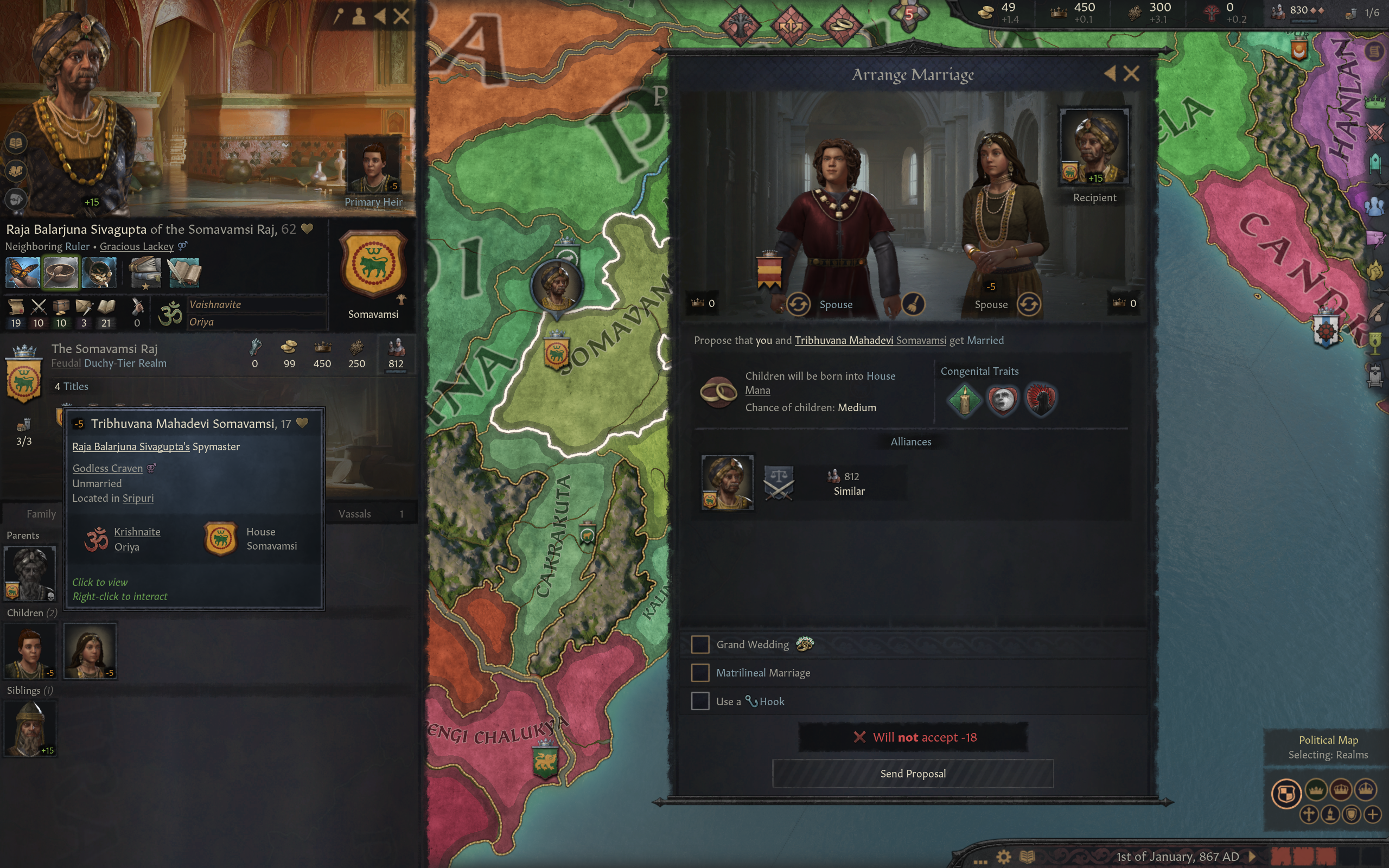
Task: Open the Family tab
Action: pos(41,514)
